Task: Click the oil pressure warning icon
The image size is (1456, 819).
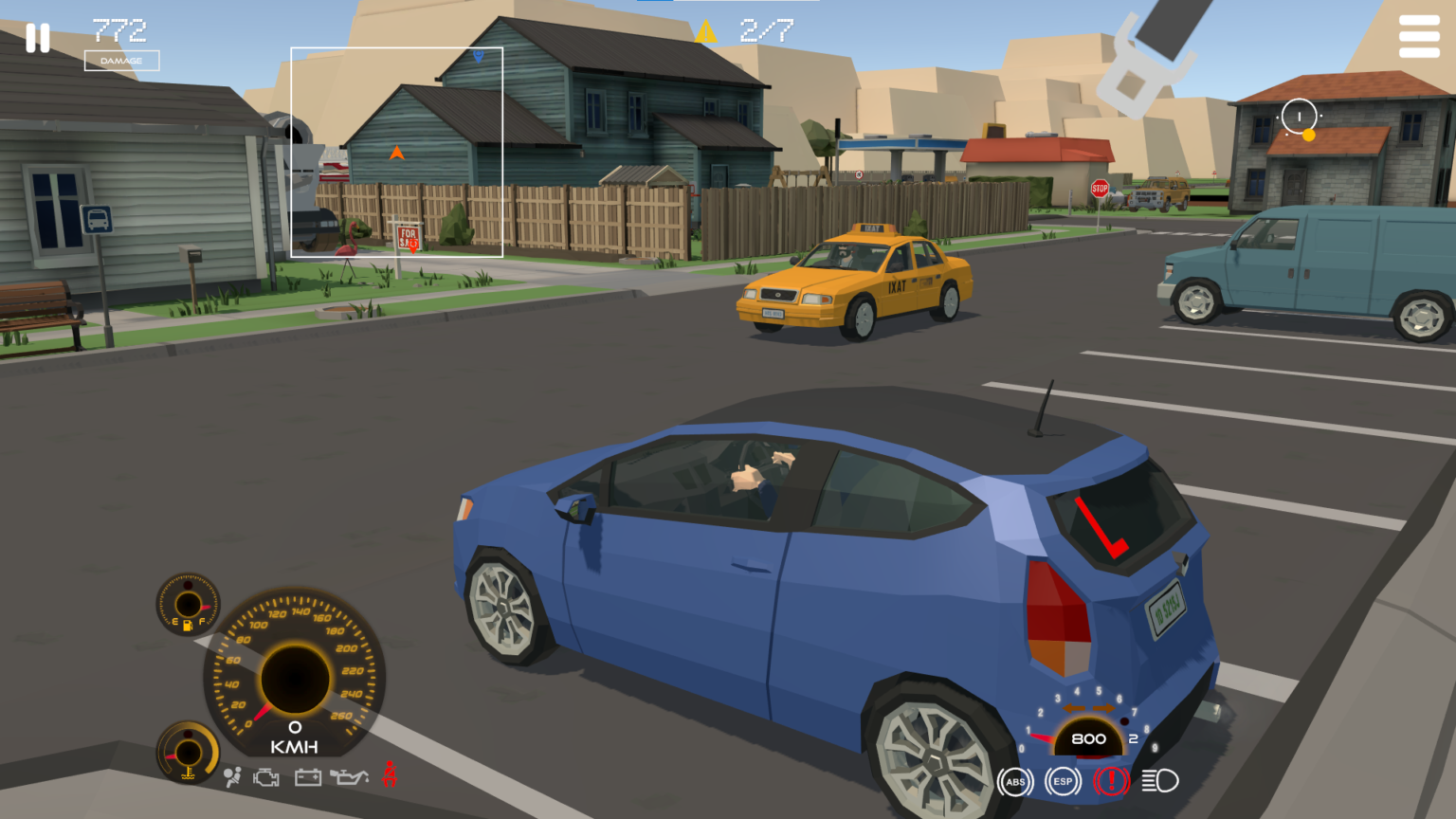Action: pos(347,777)
